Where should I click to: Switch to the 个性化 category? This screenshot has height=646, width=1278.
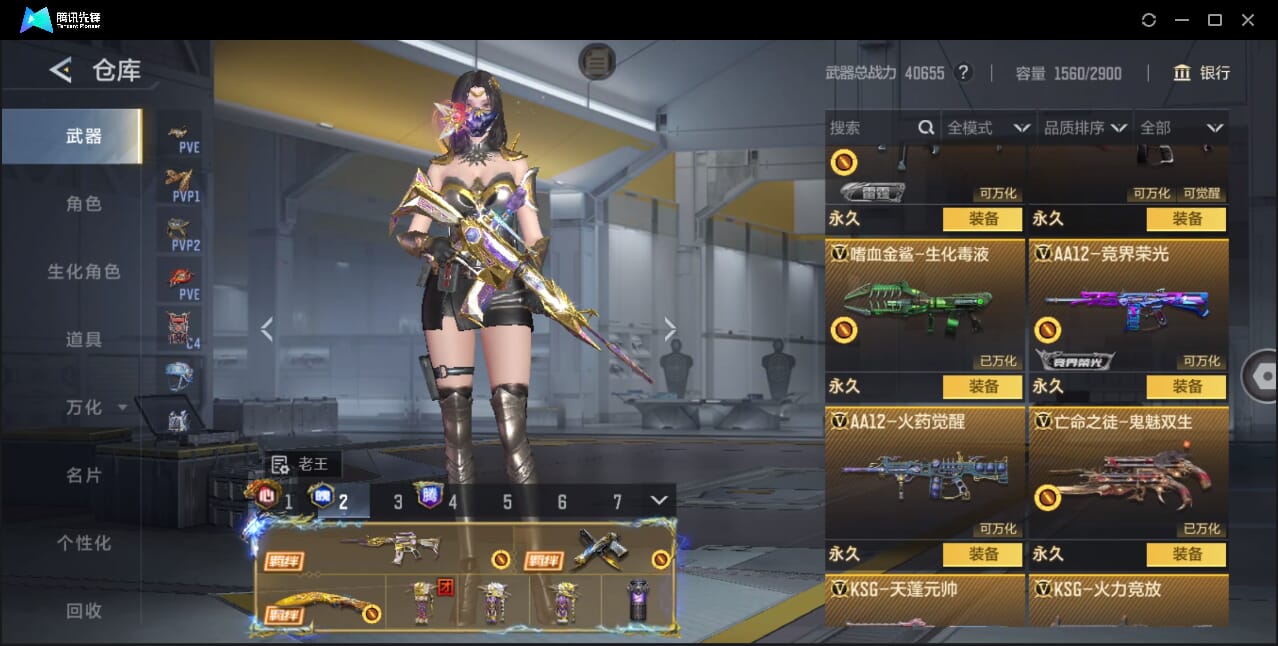point(84,543)
